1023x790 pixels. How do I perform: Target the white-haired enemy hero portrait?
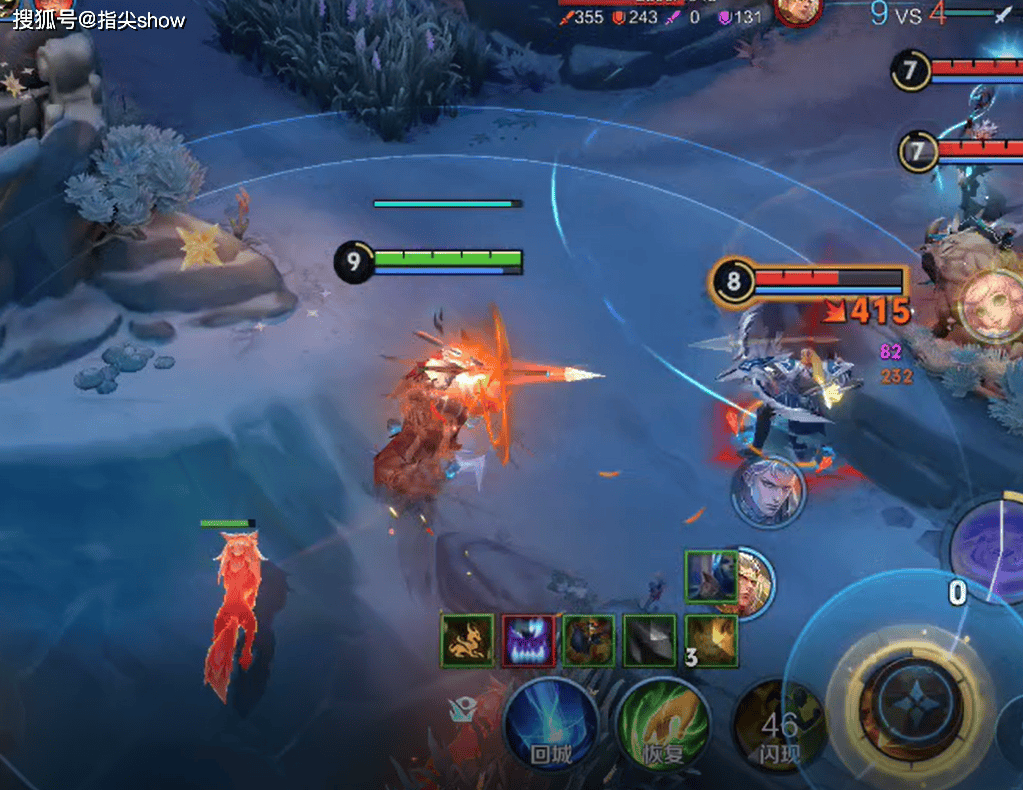click(767, 491)
